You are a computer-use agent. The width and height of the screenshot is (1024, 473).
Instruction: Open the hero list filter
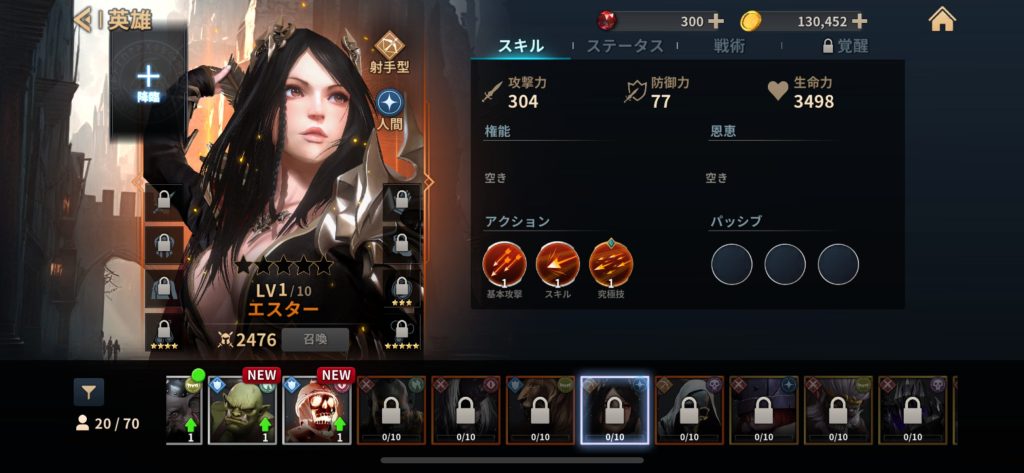point(88,391)
